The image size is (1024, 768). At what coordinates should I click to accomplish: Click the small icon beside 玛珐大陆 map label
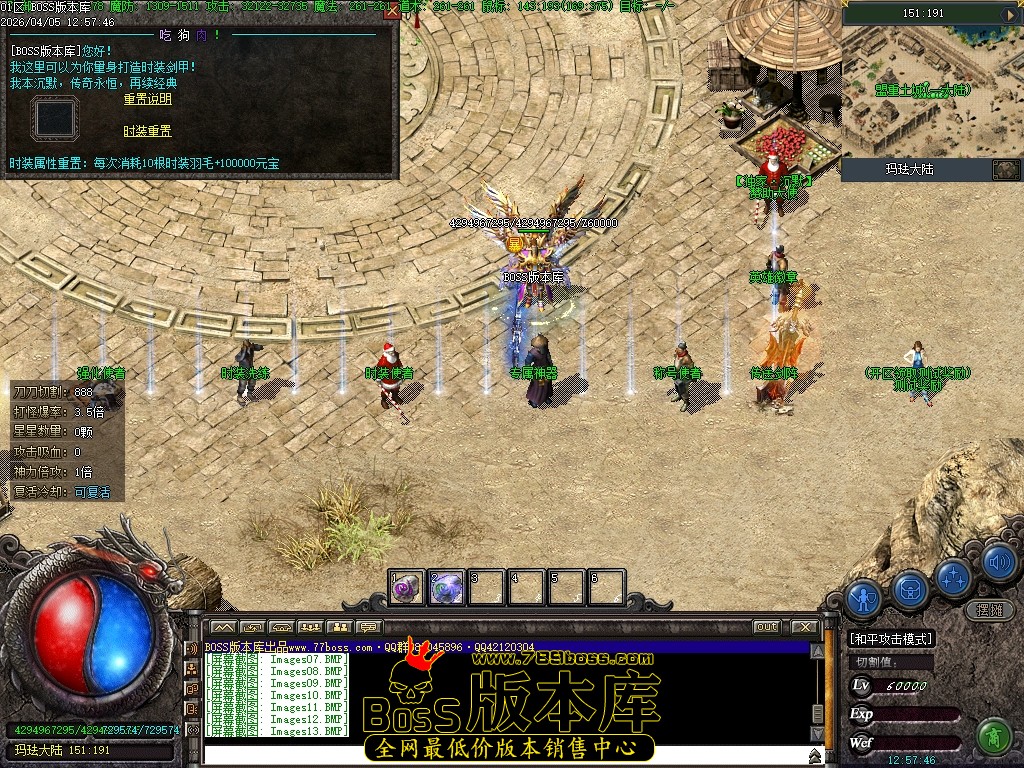[x=1005, y=170]
